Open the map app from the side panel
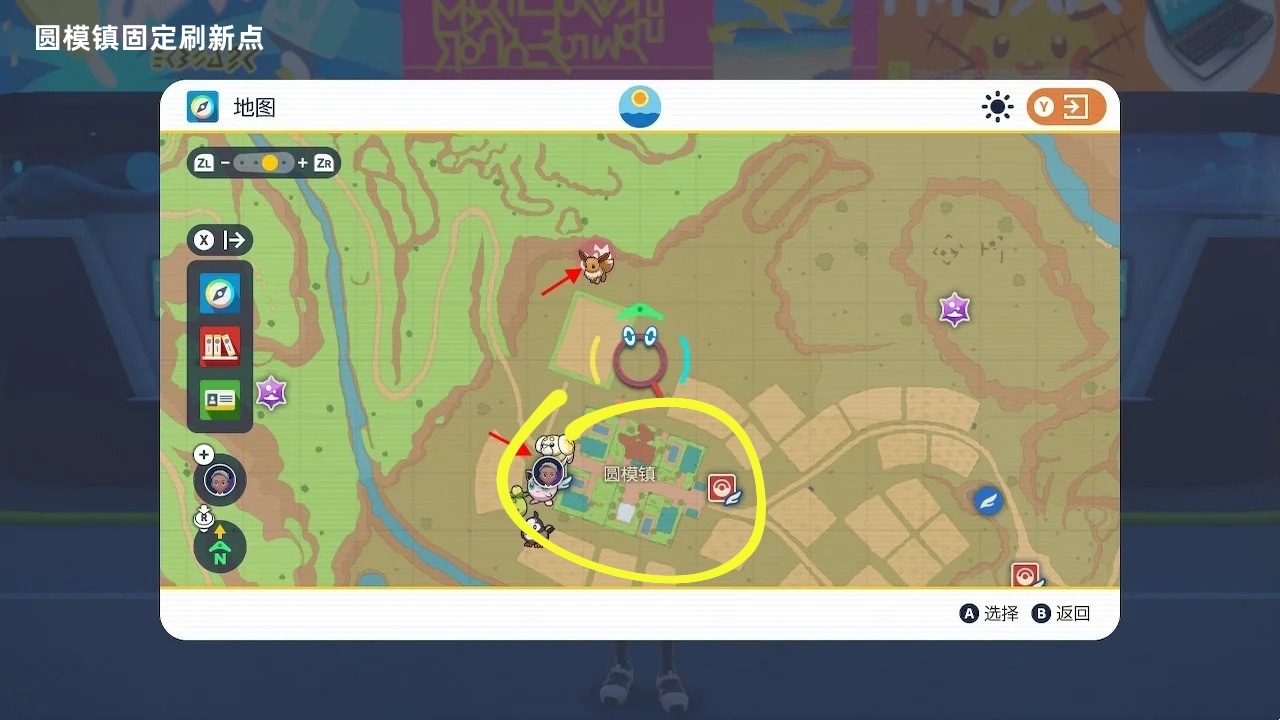Image resolution: width=1280 pixels, height=720 pixels. point(220,293)
